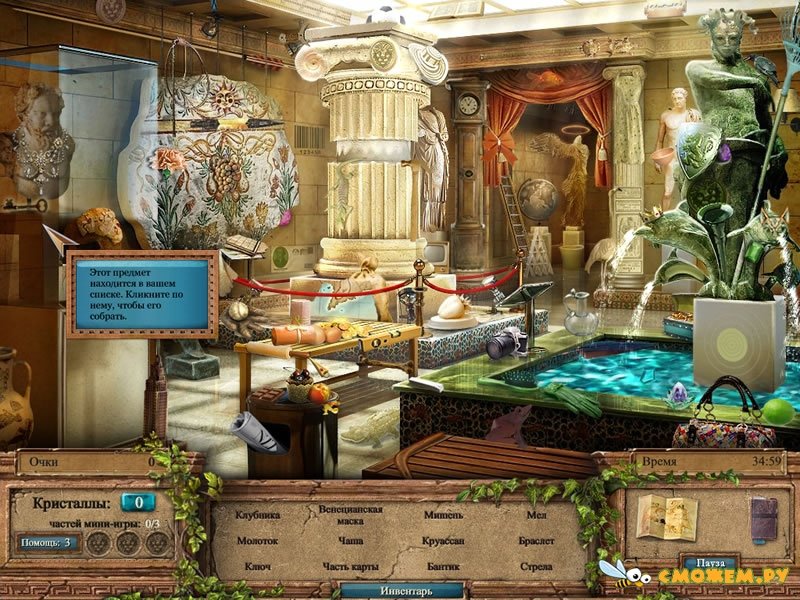Click the Пауза pause button
Image resolution: width=800 pixels, height=600 pixels.
708,563
